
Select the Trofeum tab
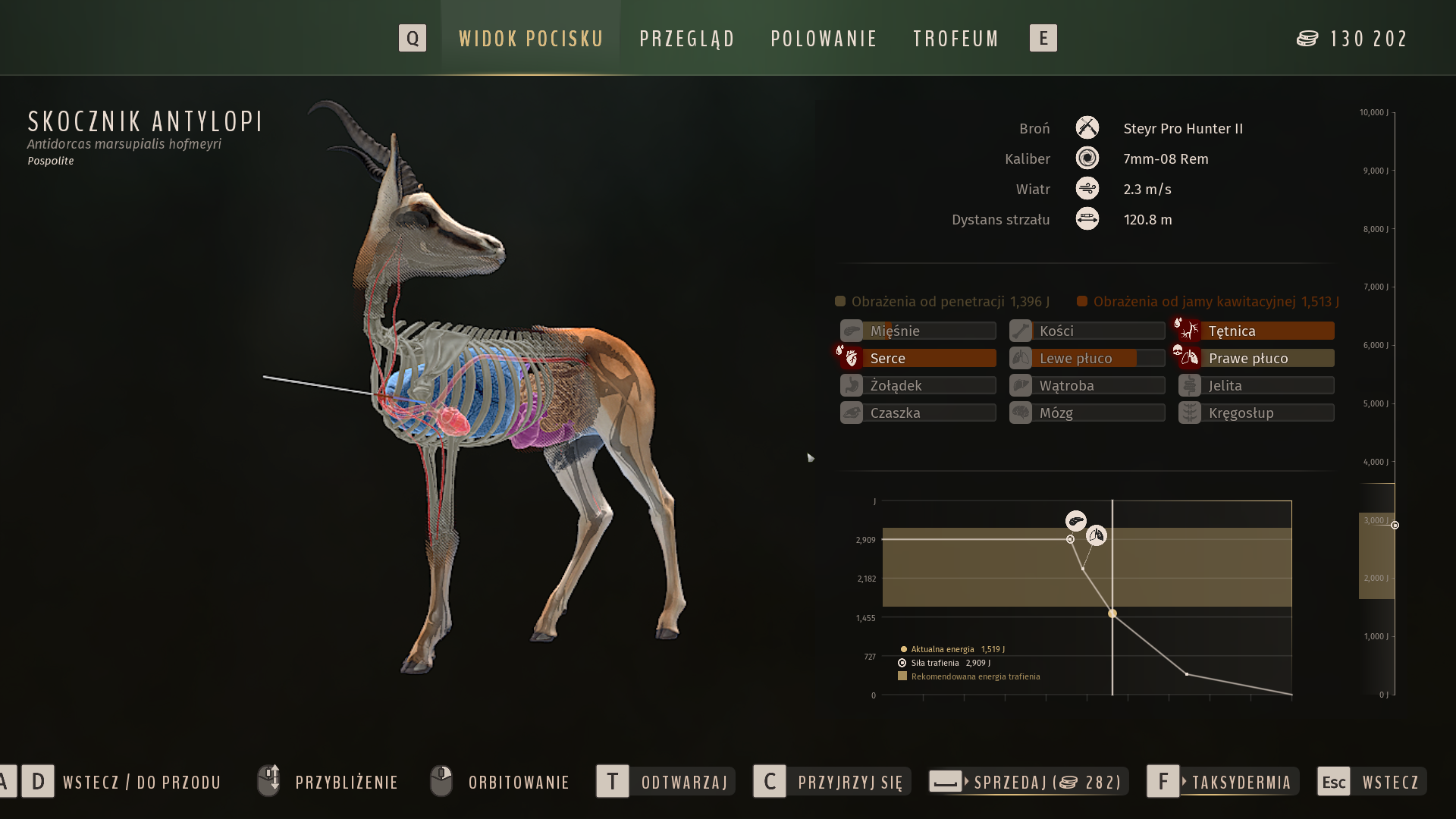pyautogui.click(x=956, y=39)
